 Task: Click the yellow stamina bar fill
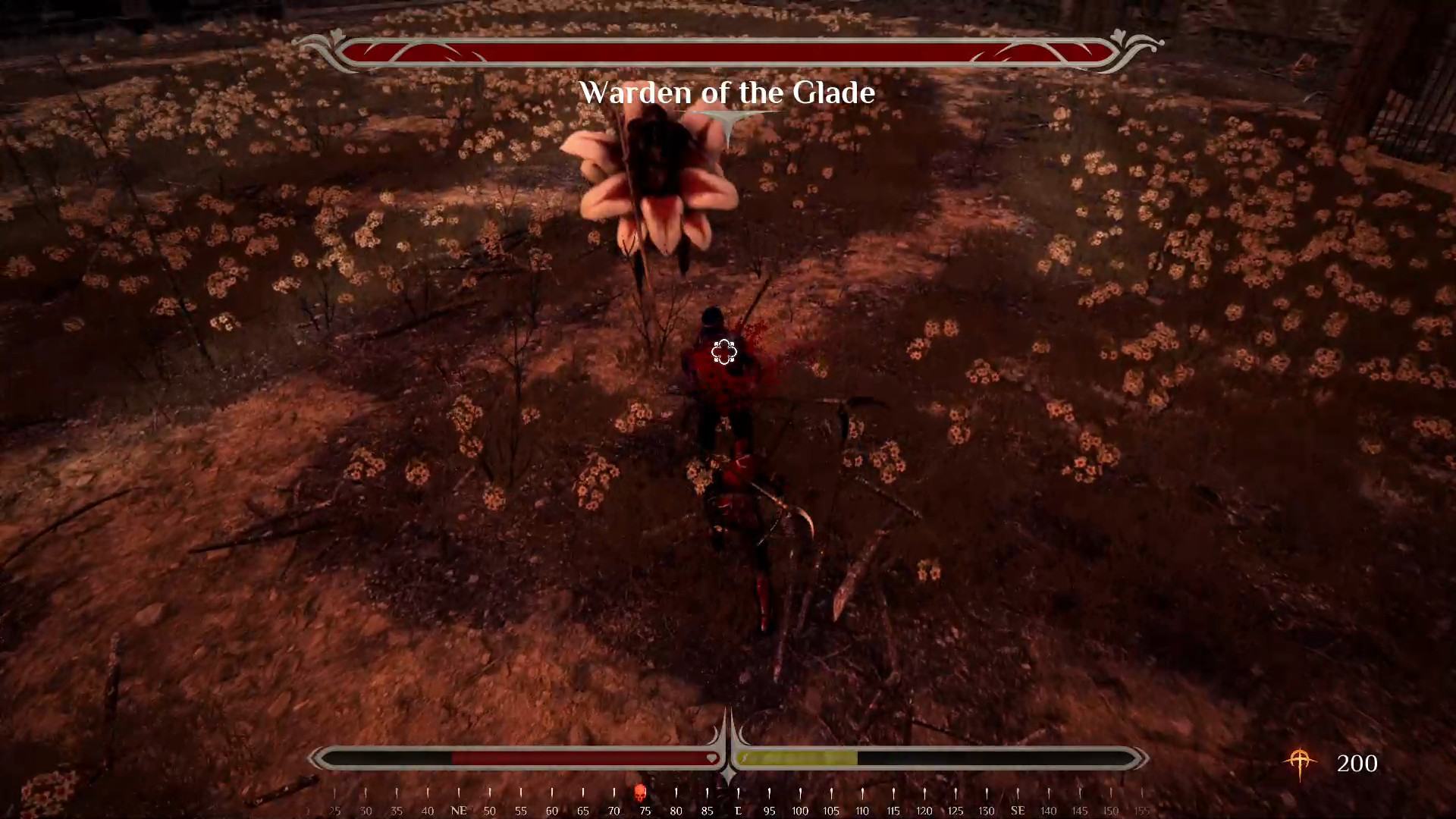[x=796, y=758]
